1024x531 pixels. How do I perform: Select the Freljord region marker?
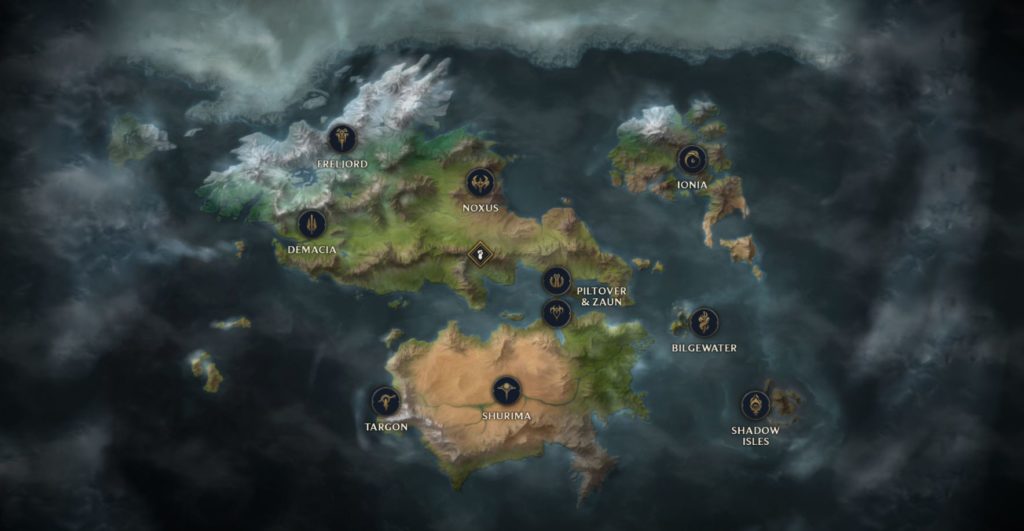[x=342, y=138]
